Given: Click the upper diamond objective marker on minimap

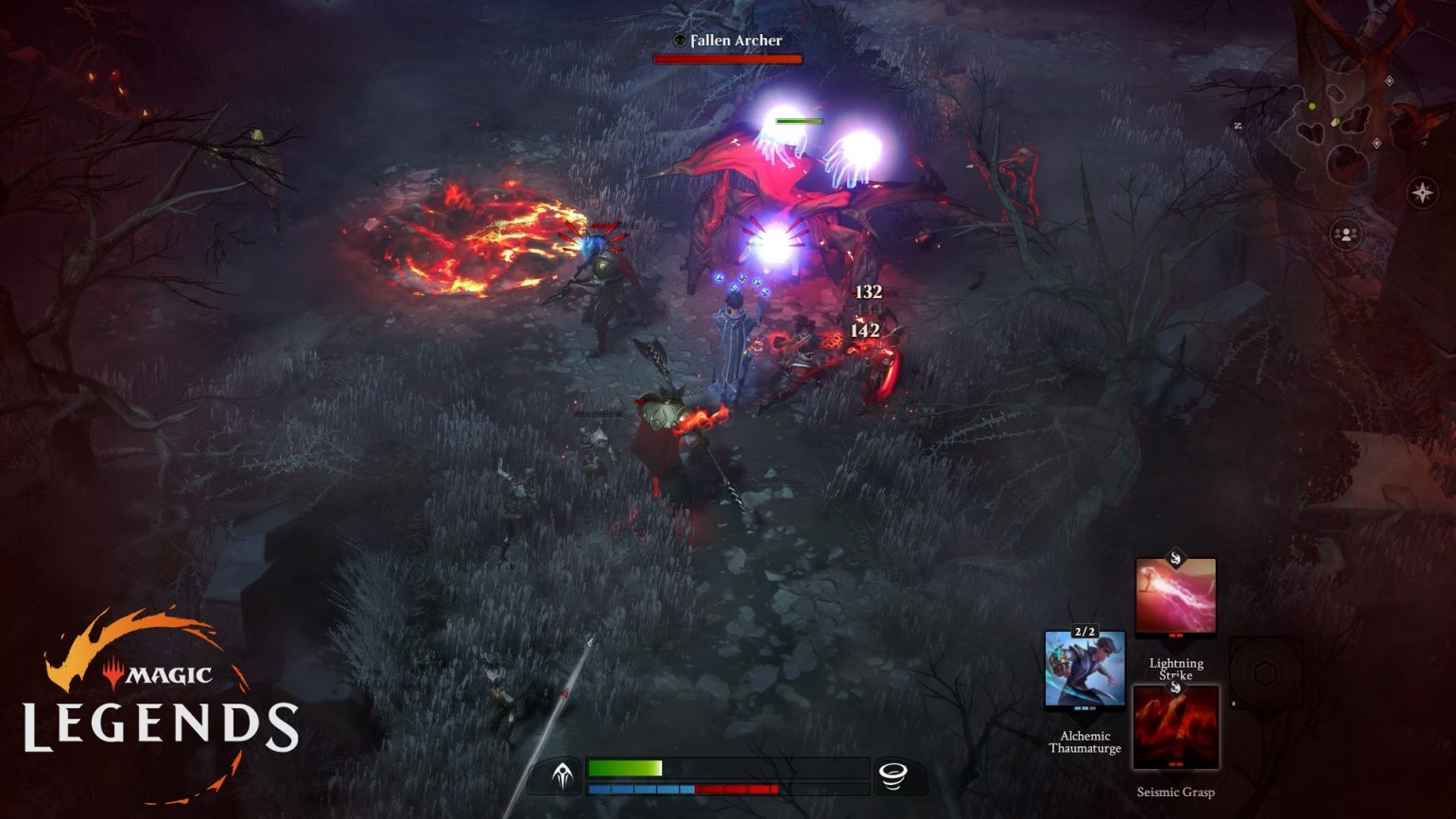Looking at the screenshot, I should (x=1389, y=79).
